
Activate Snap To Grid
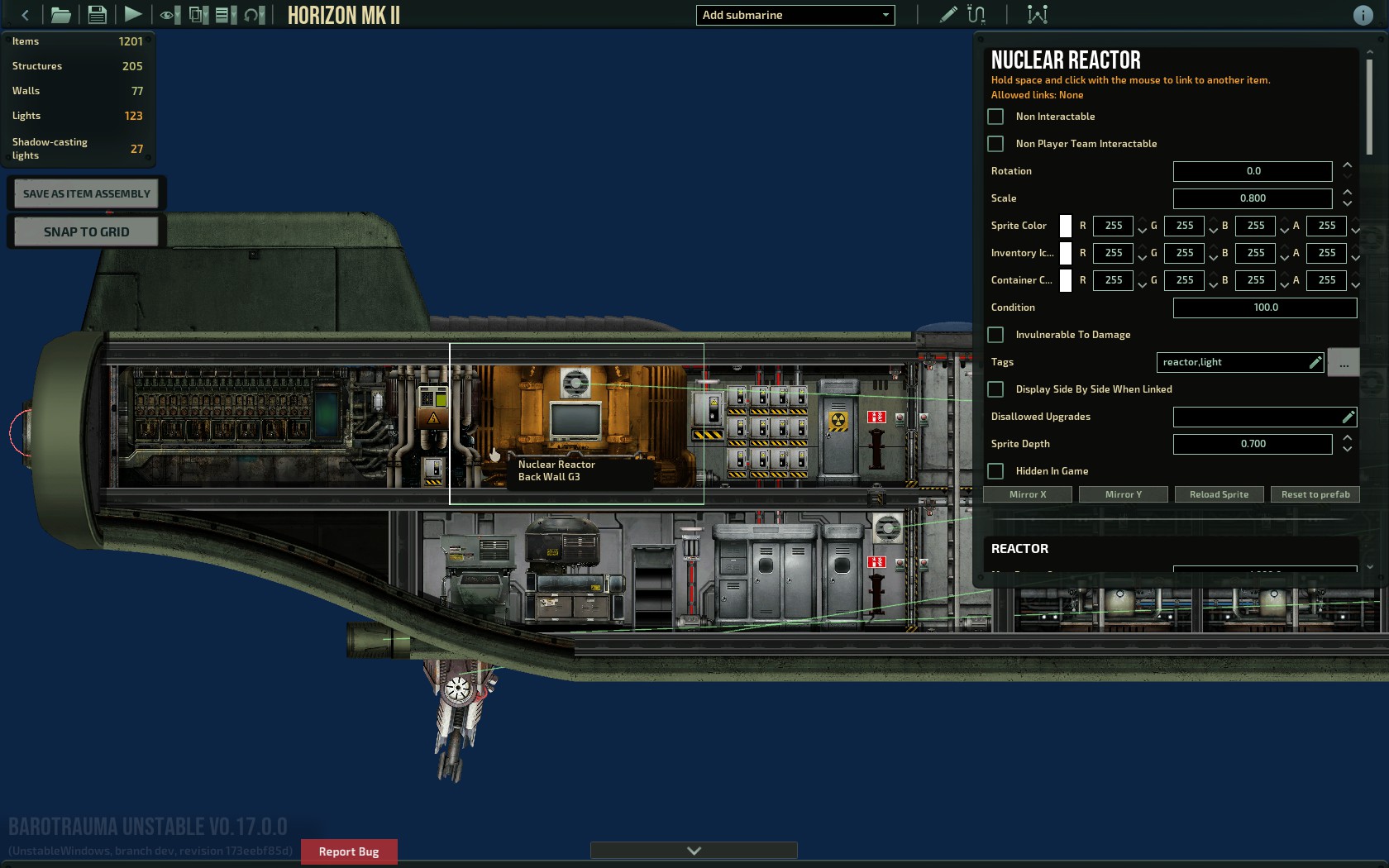[86, 231]
